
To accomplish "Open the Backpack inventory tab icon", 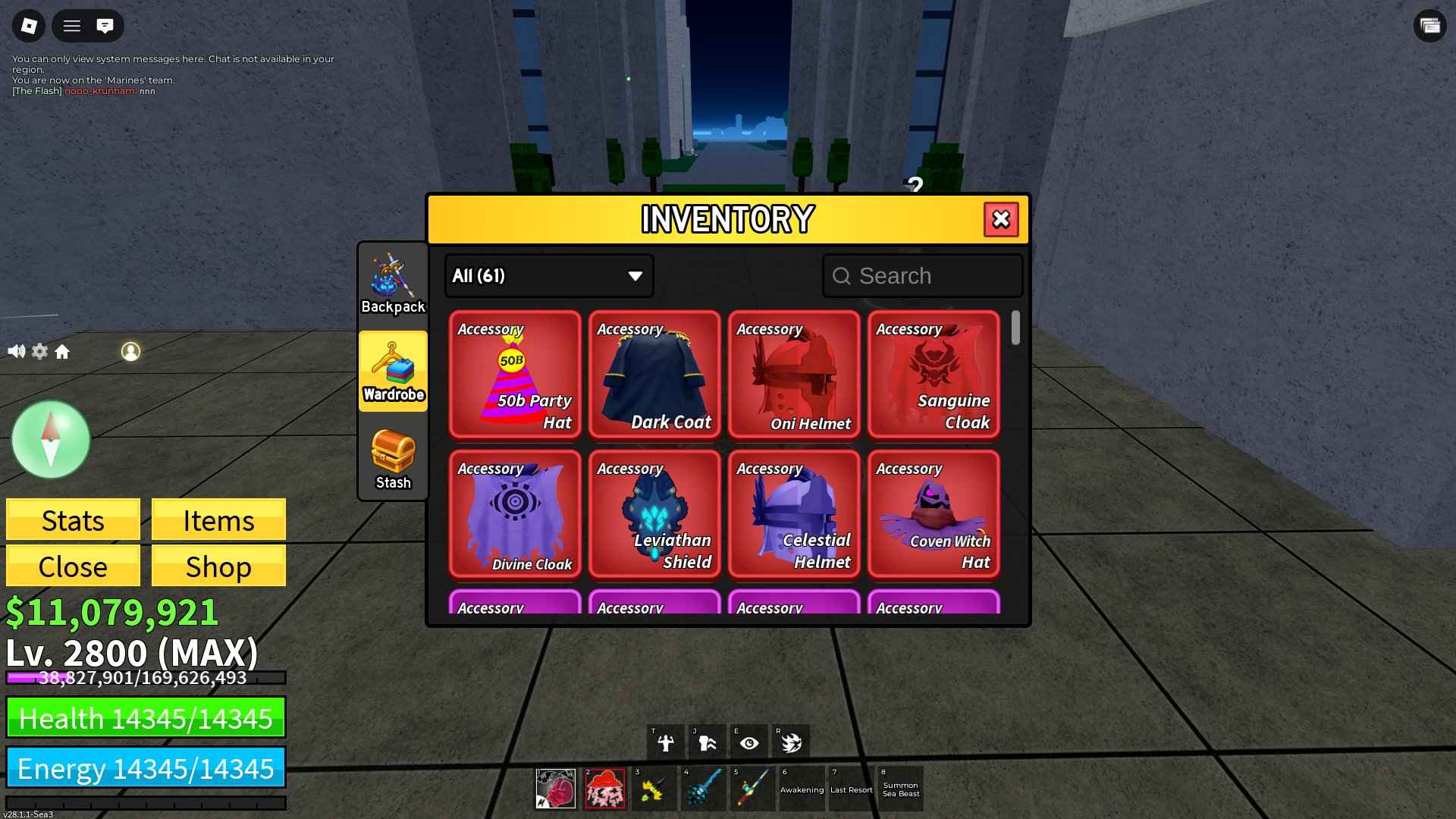I will click(x=392, y=278).
